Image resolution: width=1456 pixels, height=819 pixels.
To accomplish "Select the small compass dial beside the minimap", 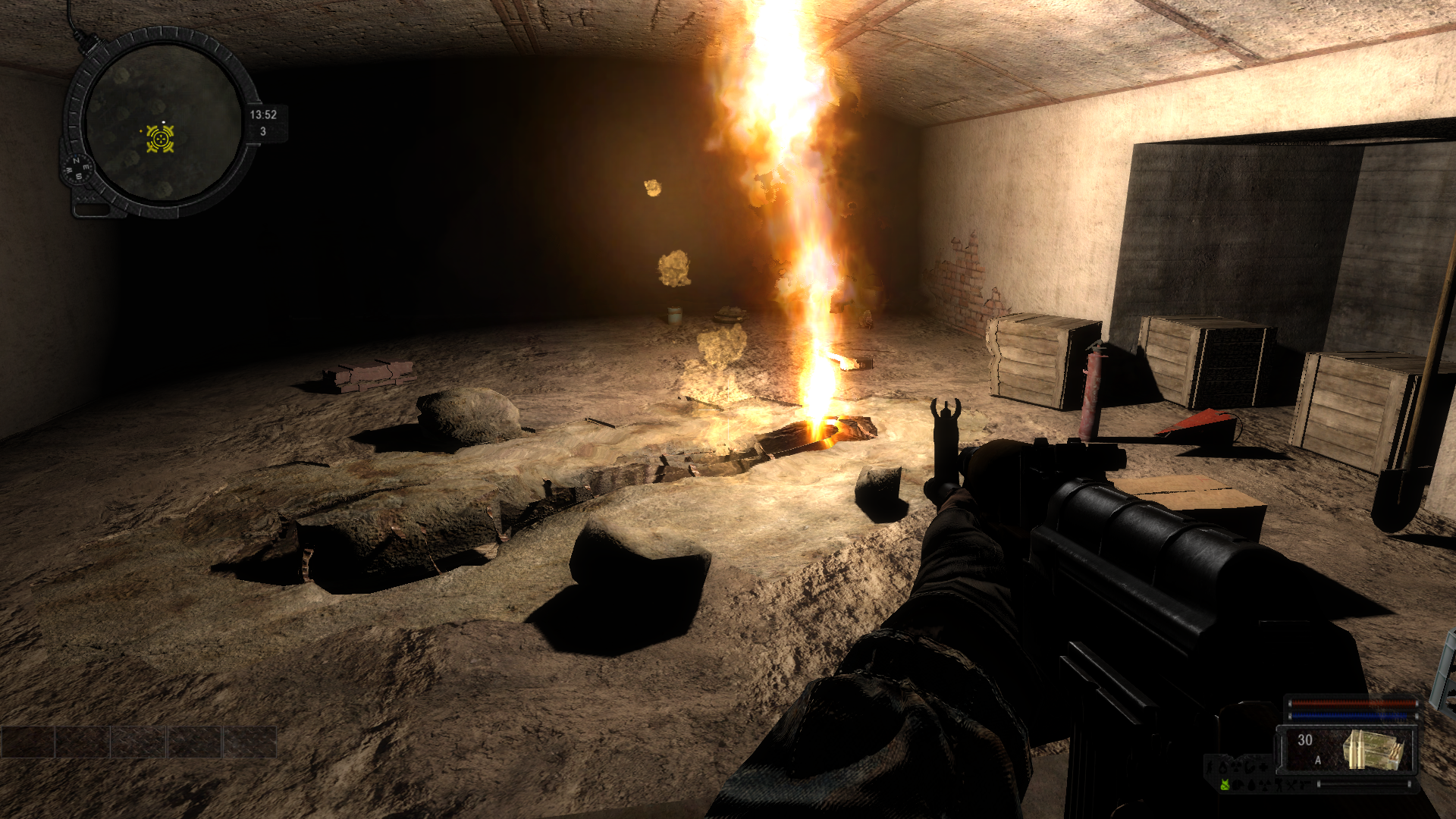I will 77,168.
